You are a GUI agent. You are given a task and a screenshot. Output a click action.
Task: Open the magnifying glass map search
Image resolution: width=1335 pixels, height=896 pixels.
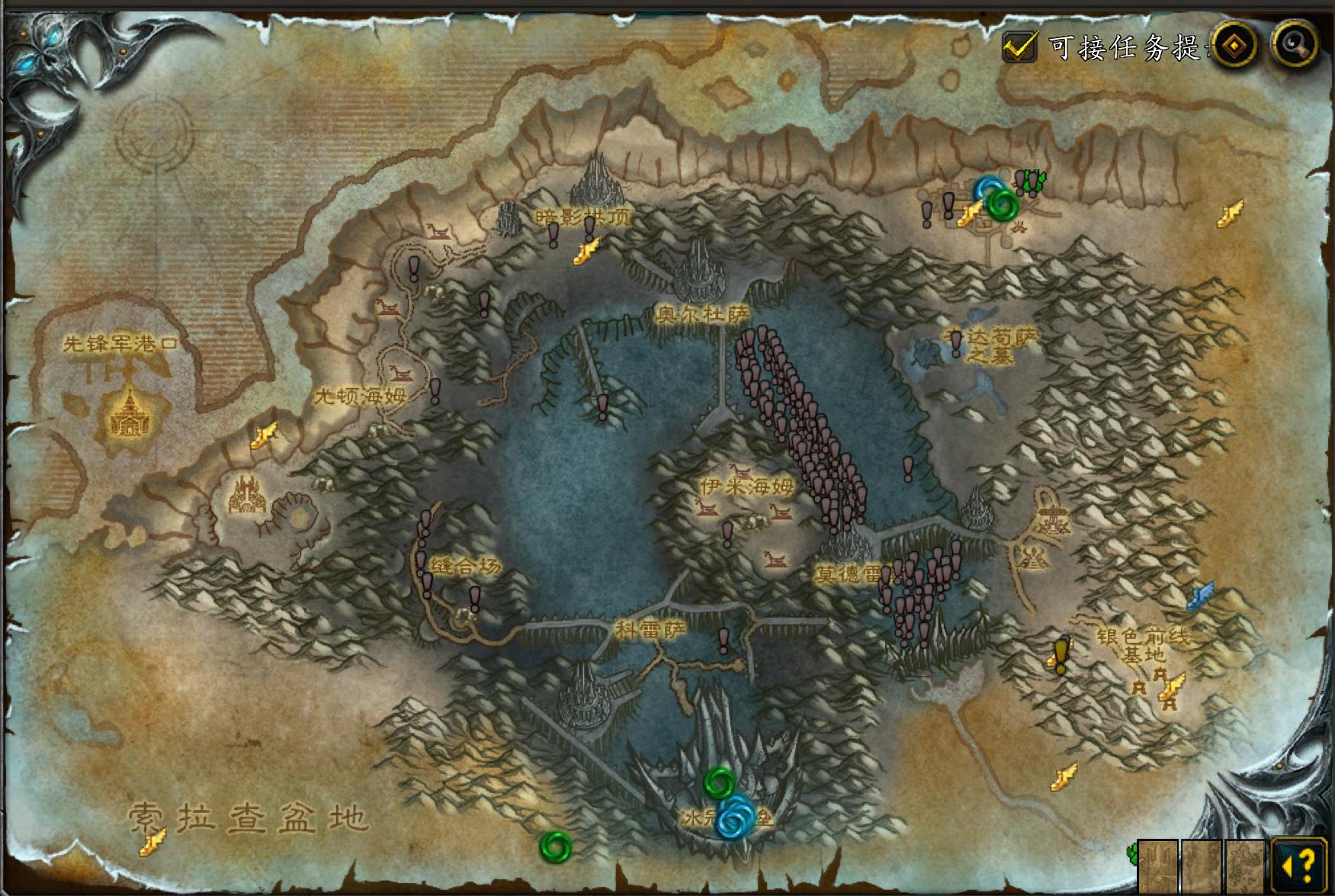coord(1295,45)
